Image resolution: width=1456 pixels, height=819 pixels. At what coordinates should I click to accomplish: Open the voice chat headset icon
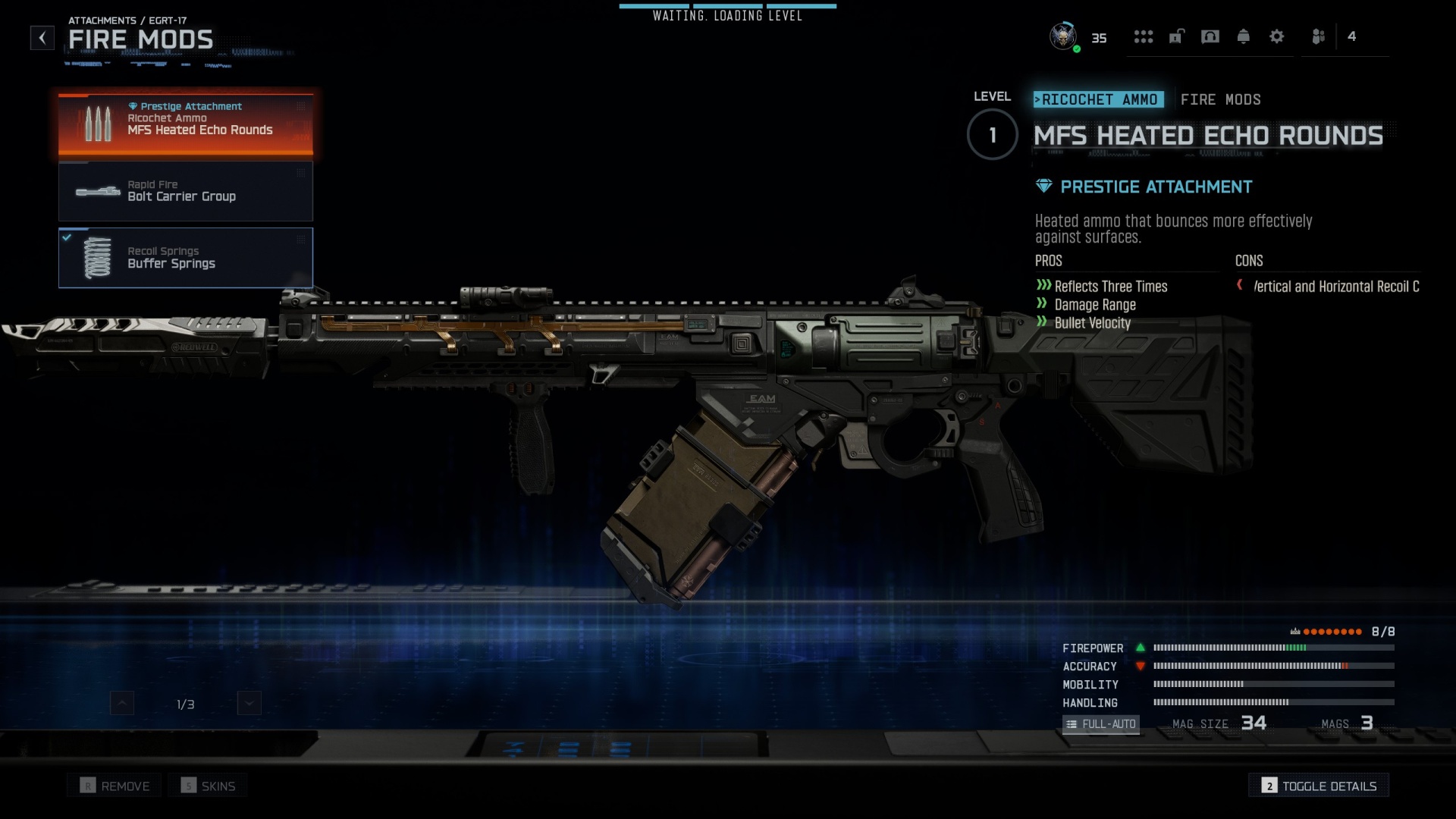(1210, 36)
